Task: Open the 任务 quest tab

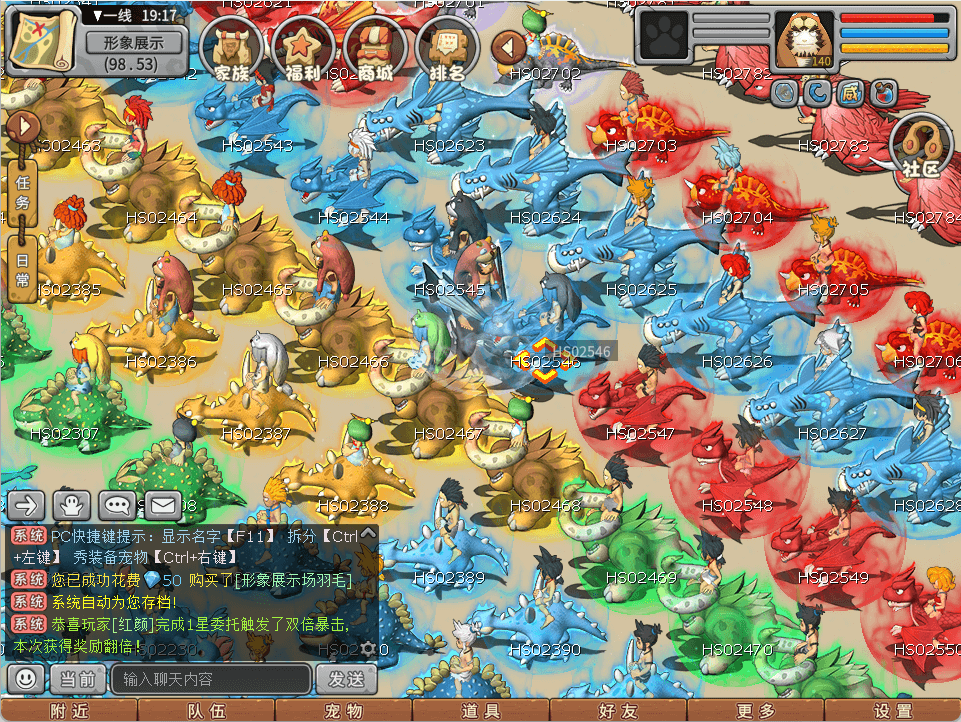Action: [22, 191]
